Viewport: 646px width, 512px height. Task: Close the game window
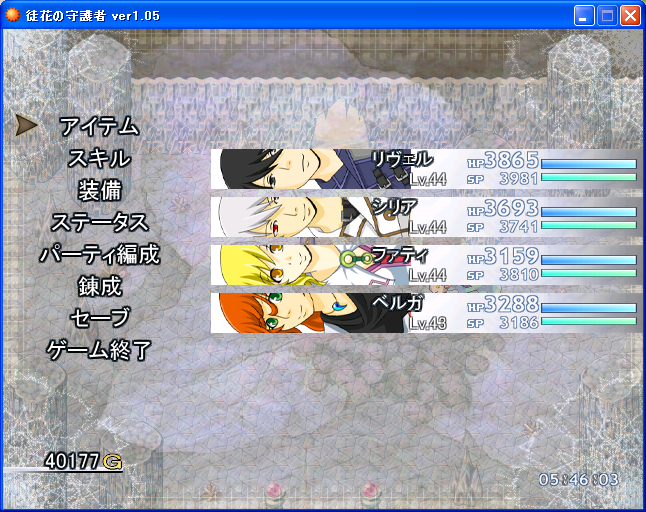[630, 16]
